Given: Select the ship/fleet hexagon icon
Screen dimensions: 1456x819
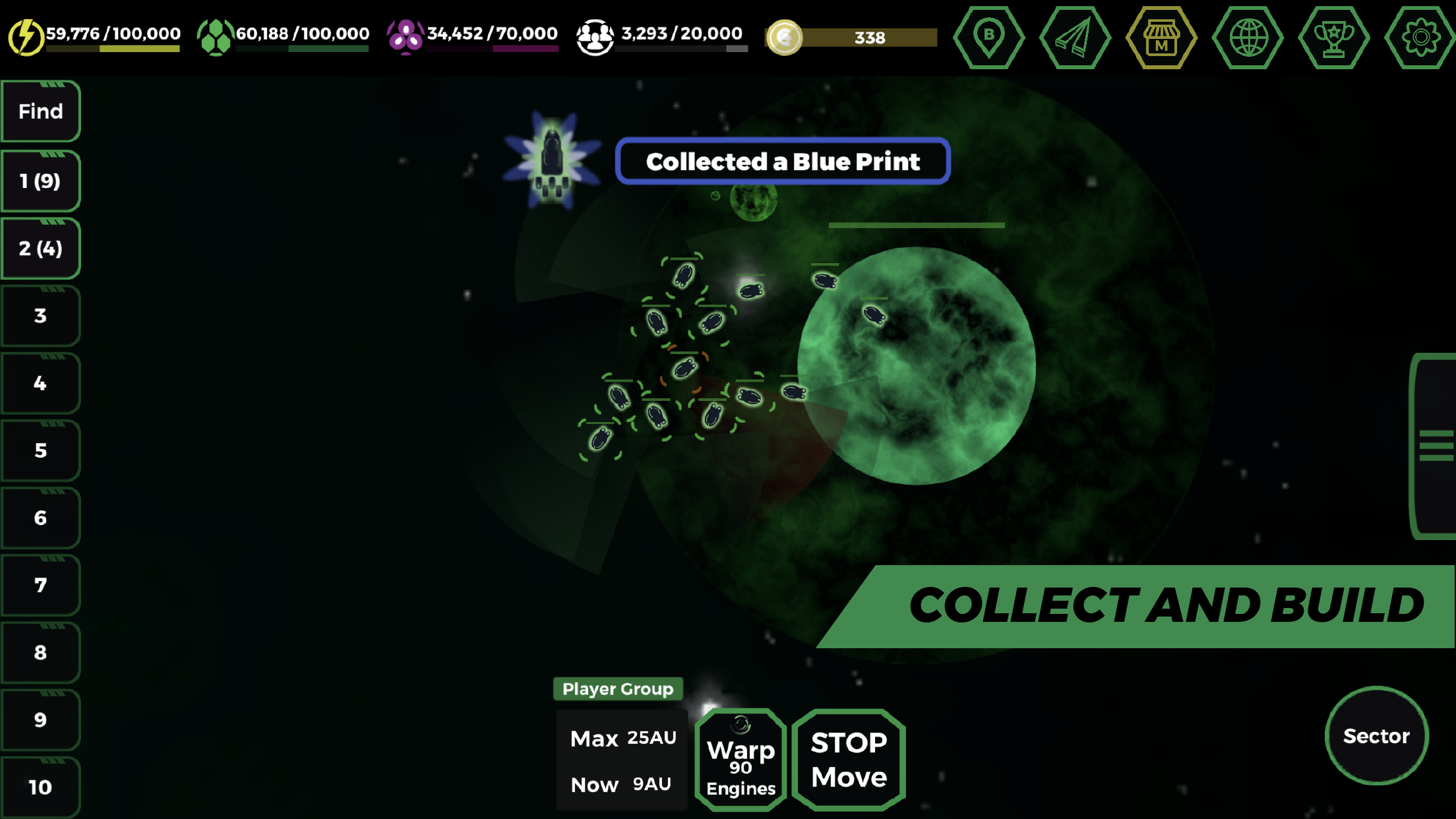Looking at the screenshot, I should [x=1074, y=38].
